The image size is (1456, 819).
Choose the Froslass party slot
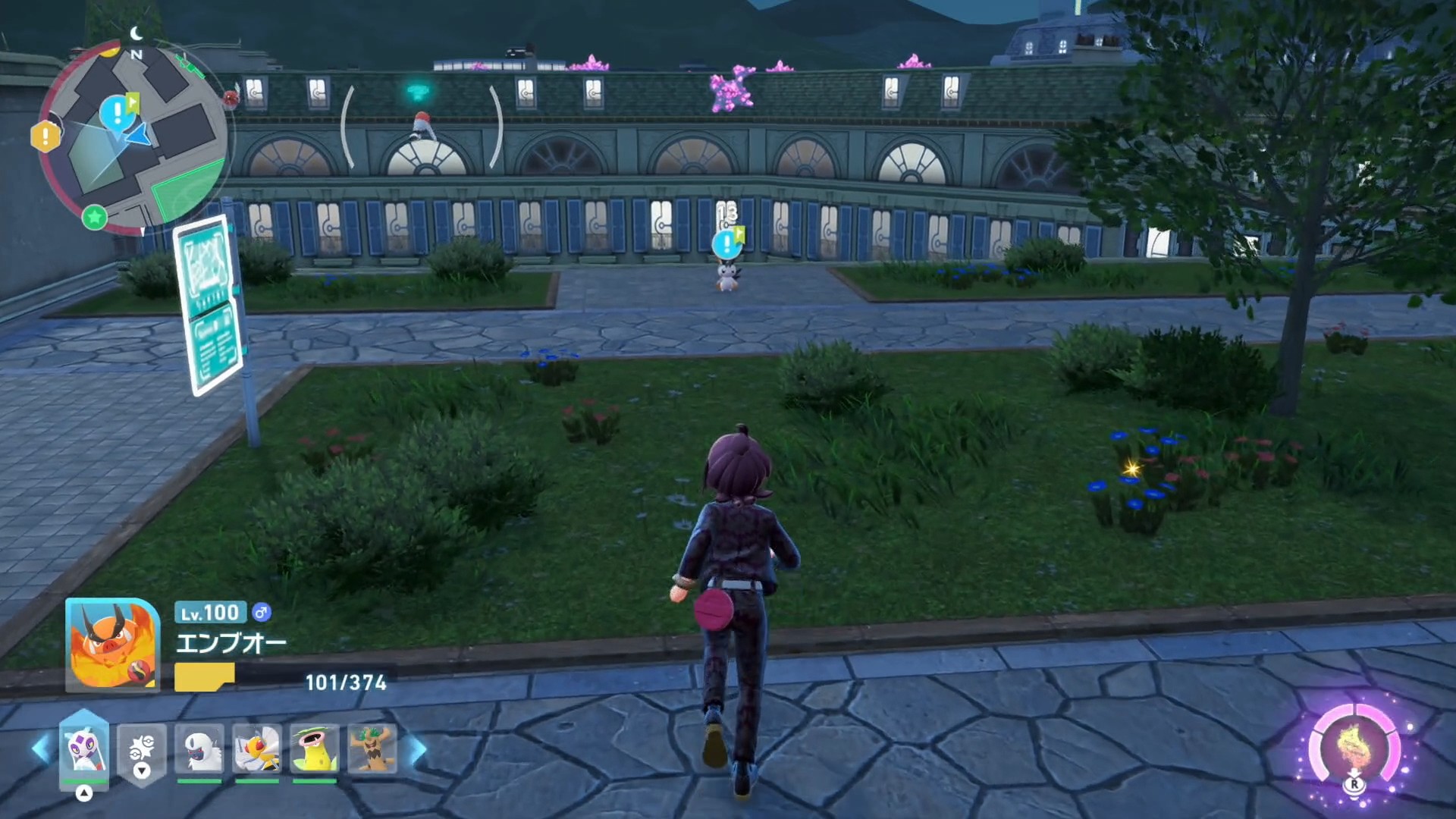[84, 748]
